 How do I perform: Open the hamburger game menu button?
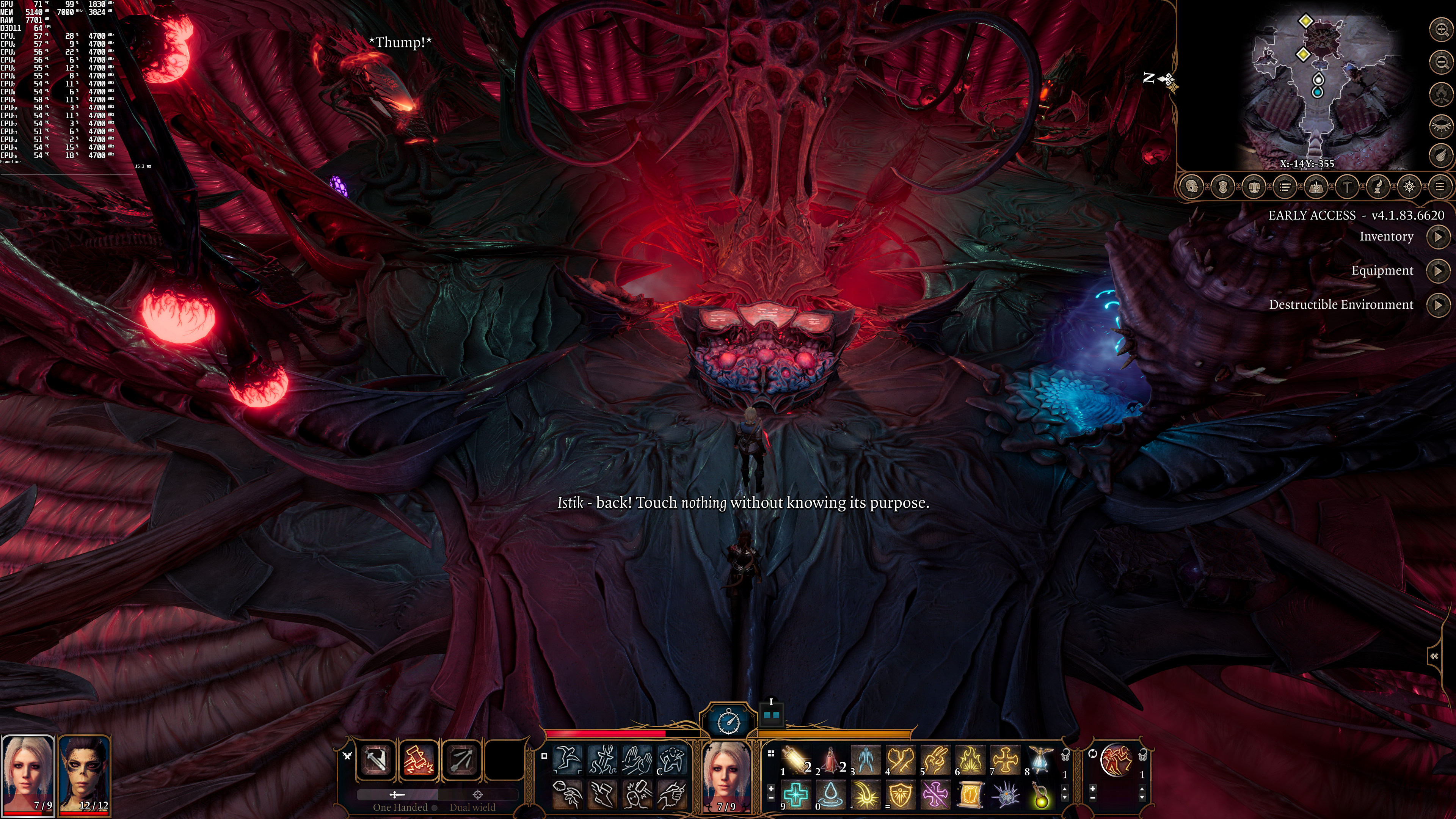click(x=1440, y=187)
